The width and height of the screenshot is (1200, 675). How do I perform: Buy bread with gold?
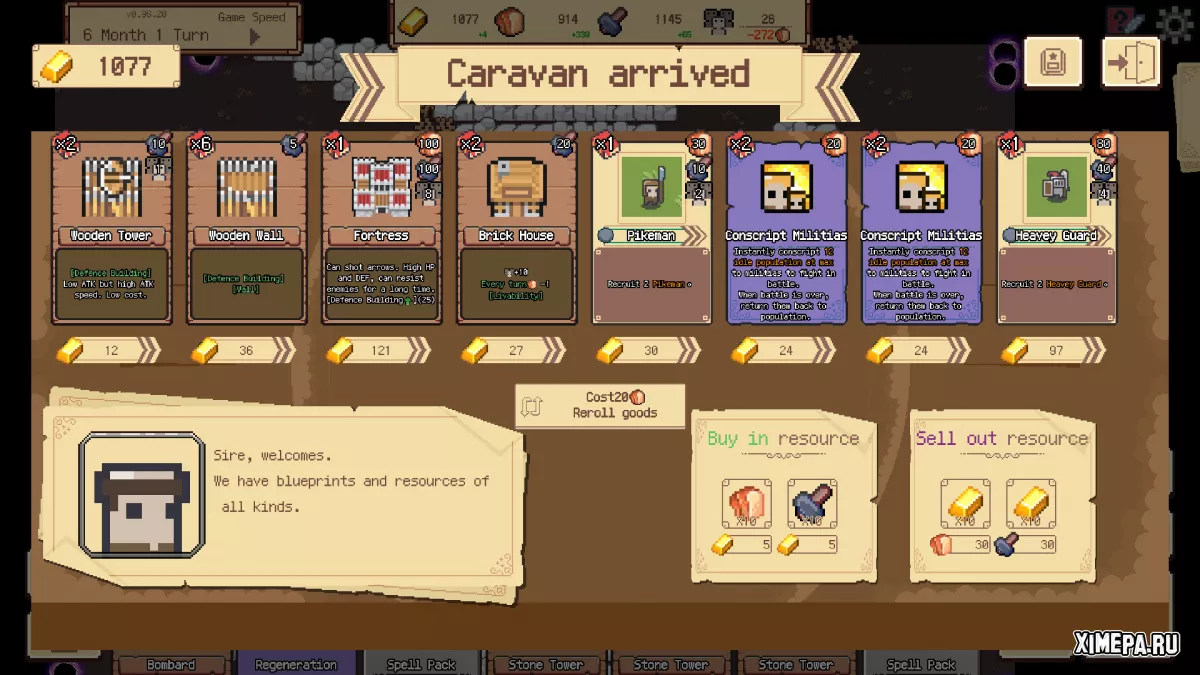[x=746, y=504]
